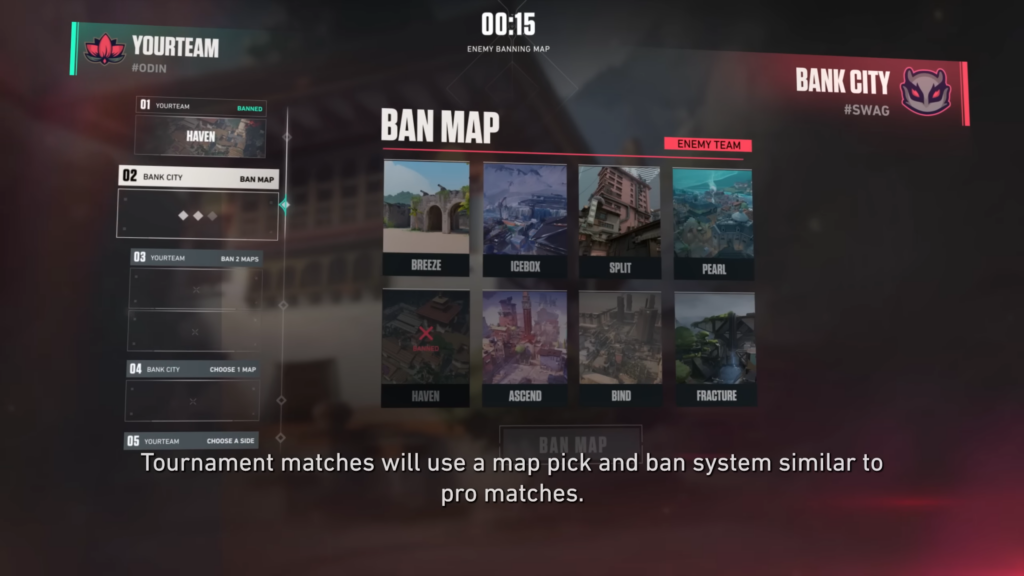This screenshot has width=1024, height=576.
Task: Pick the Fracture map tile
Action: coord(714,346)
